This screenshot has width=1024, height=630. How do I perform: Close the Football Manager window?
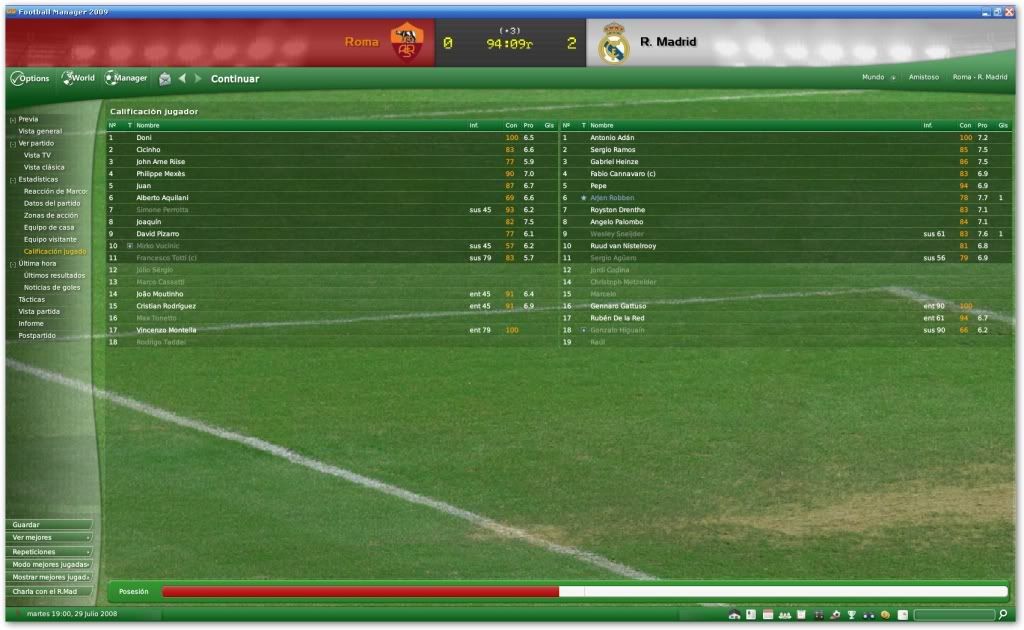(1008, 12)
